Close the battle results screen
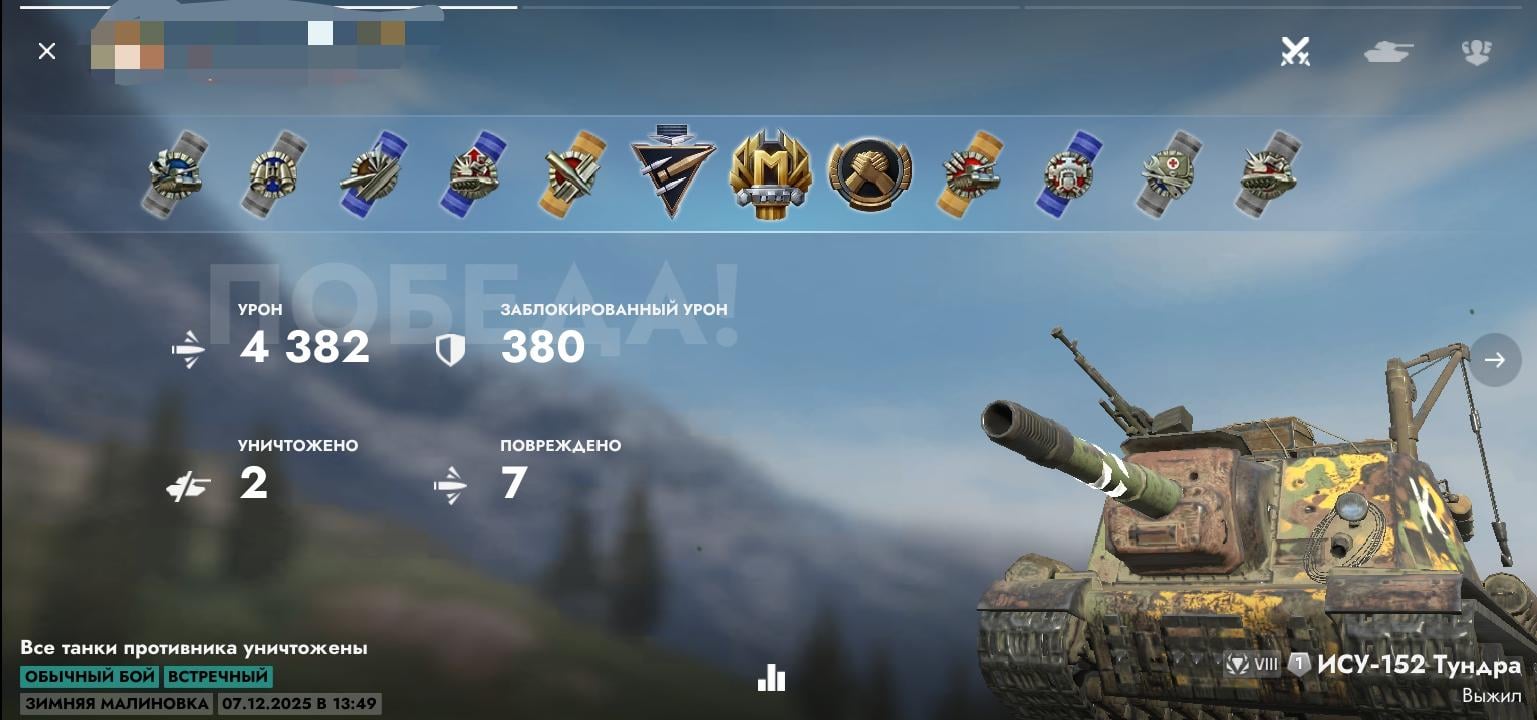 tap(47, 51)
